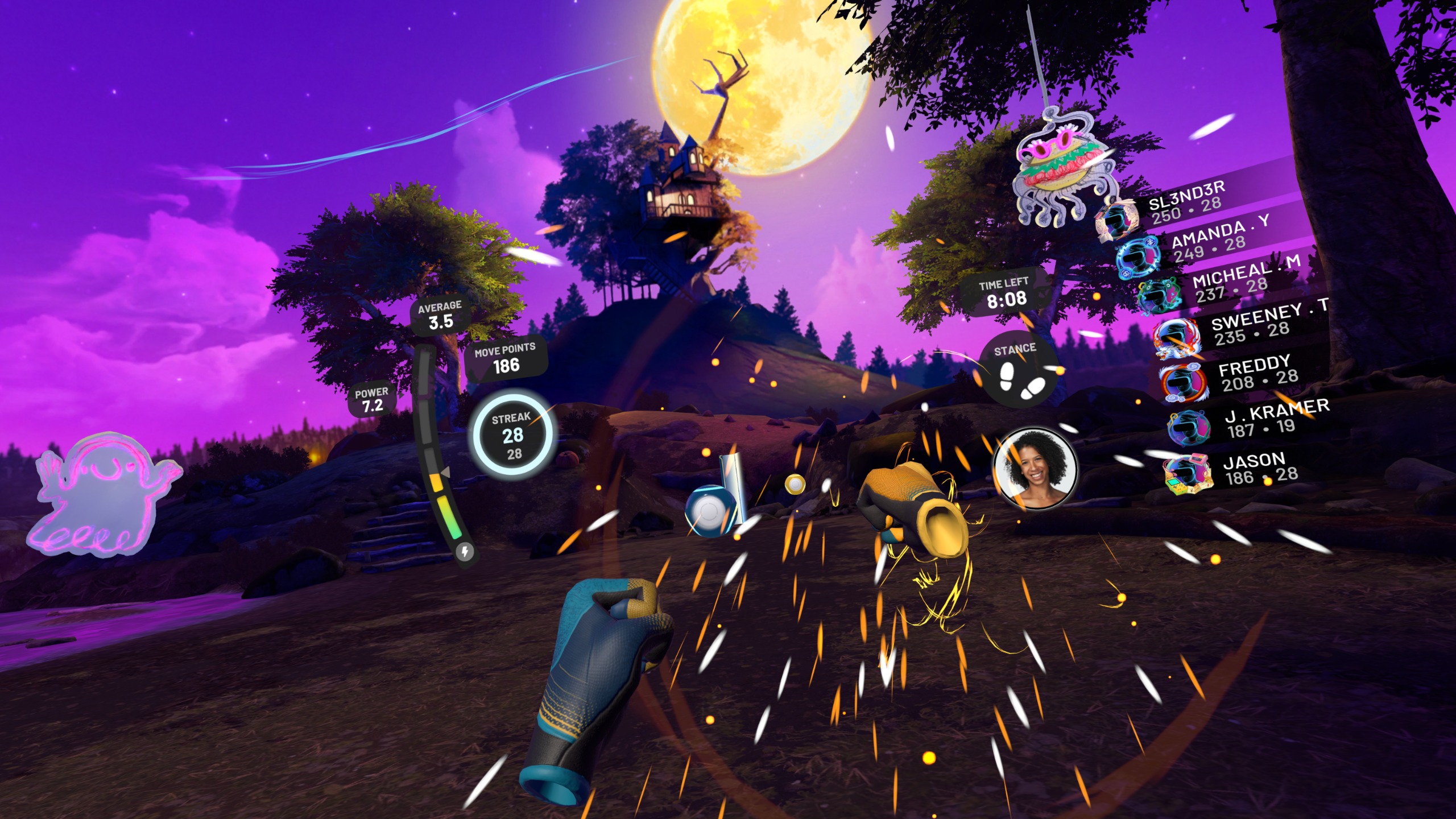
Task: Select FREDDY on the leaderboard
Action: click(1257, 373)
